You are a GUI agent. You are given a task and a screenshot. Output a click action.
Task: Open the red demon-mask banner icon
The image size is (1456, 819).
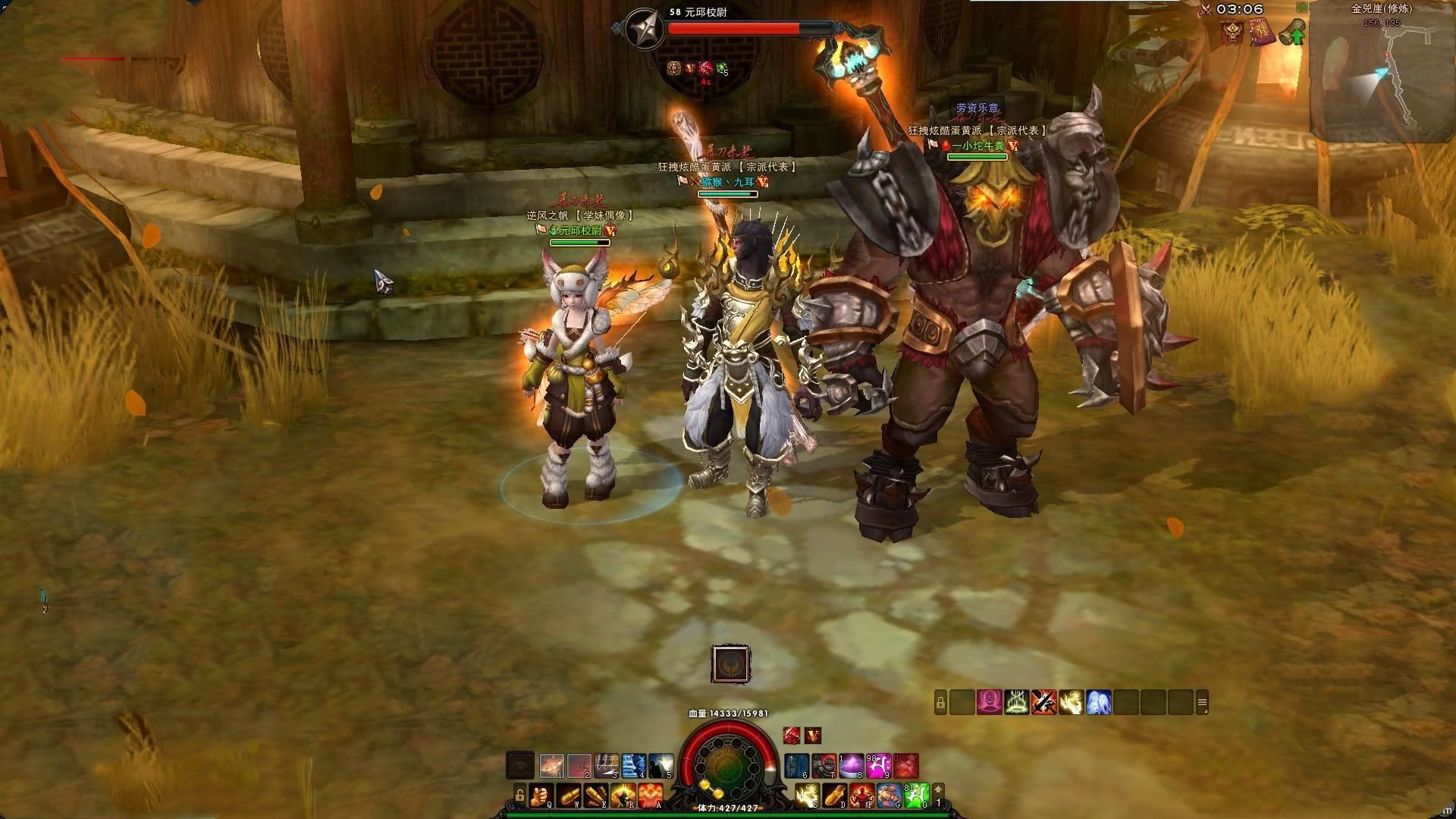1232,33
